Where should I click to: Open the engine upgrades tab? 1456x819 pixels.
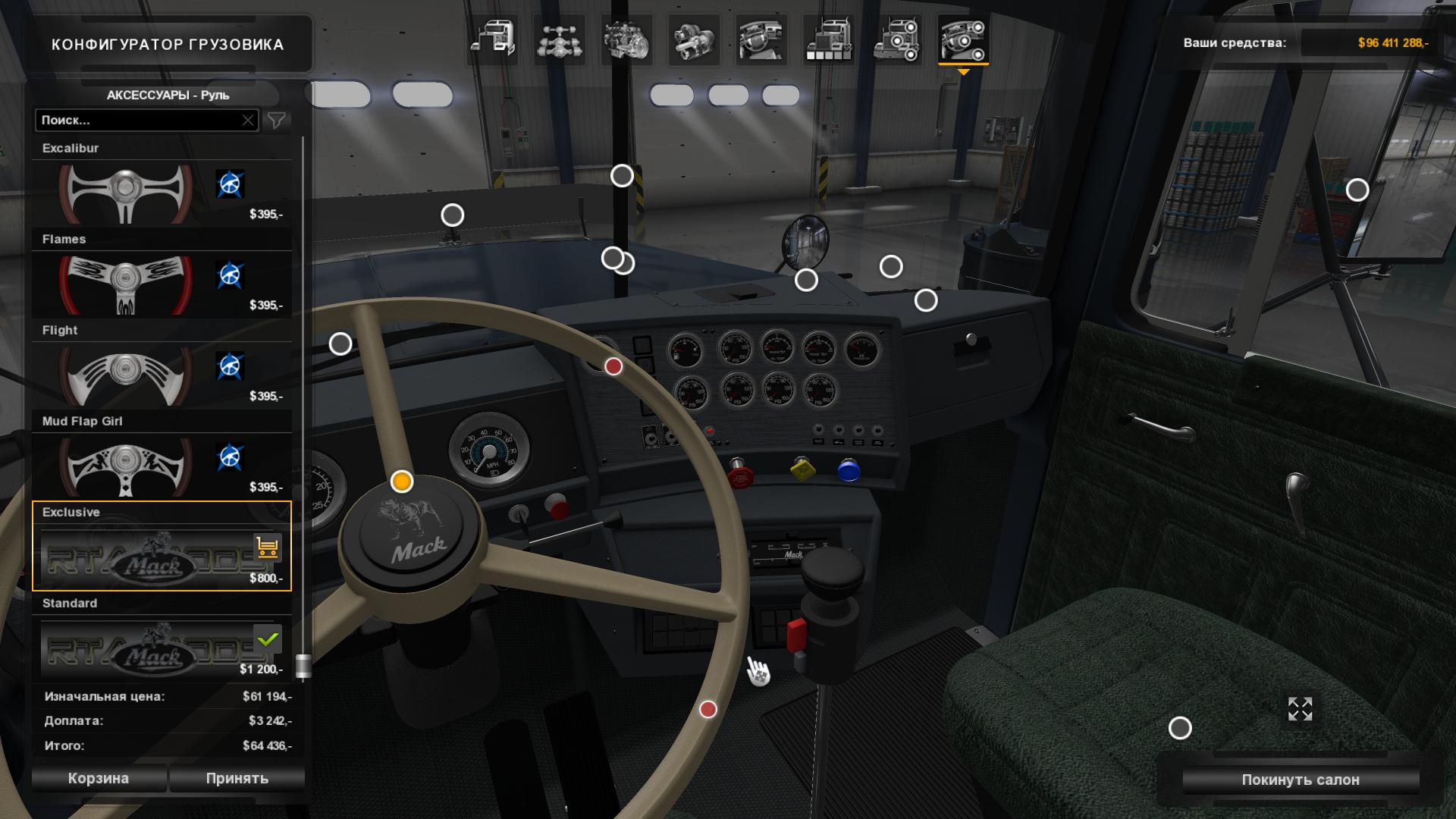point(626,39)
